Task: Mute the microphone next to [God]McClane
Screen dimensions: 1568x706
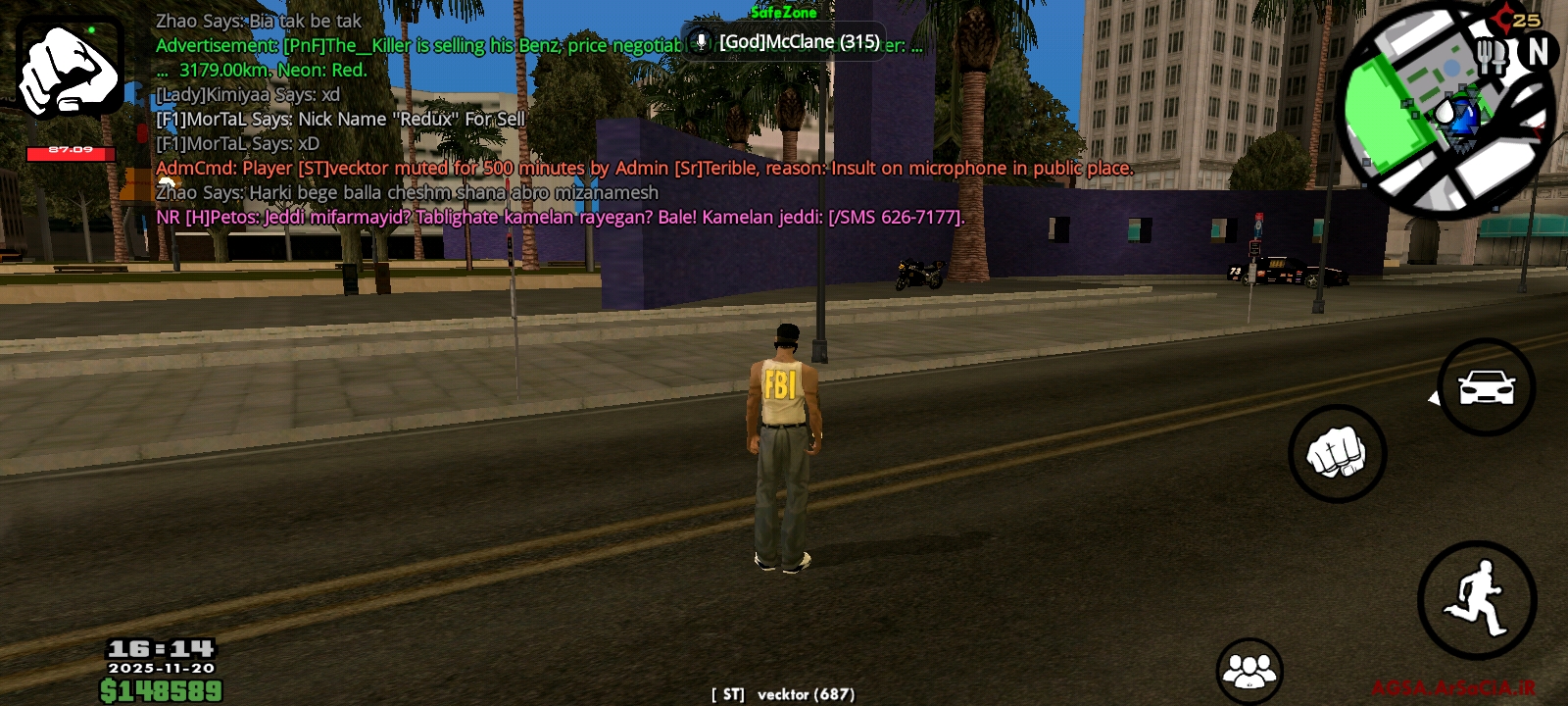Action: point(700,42)
